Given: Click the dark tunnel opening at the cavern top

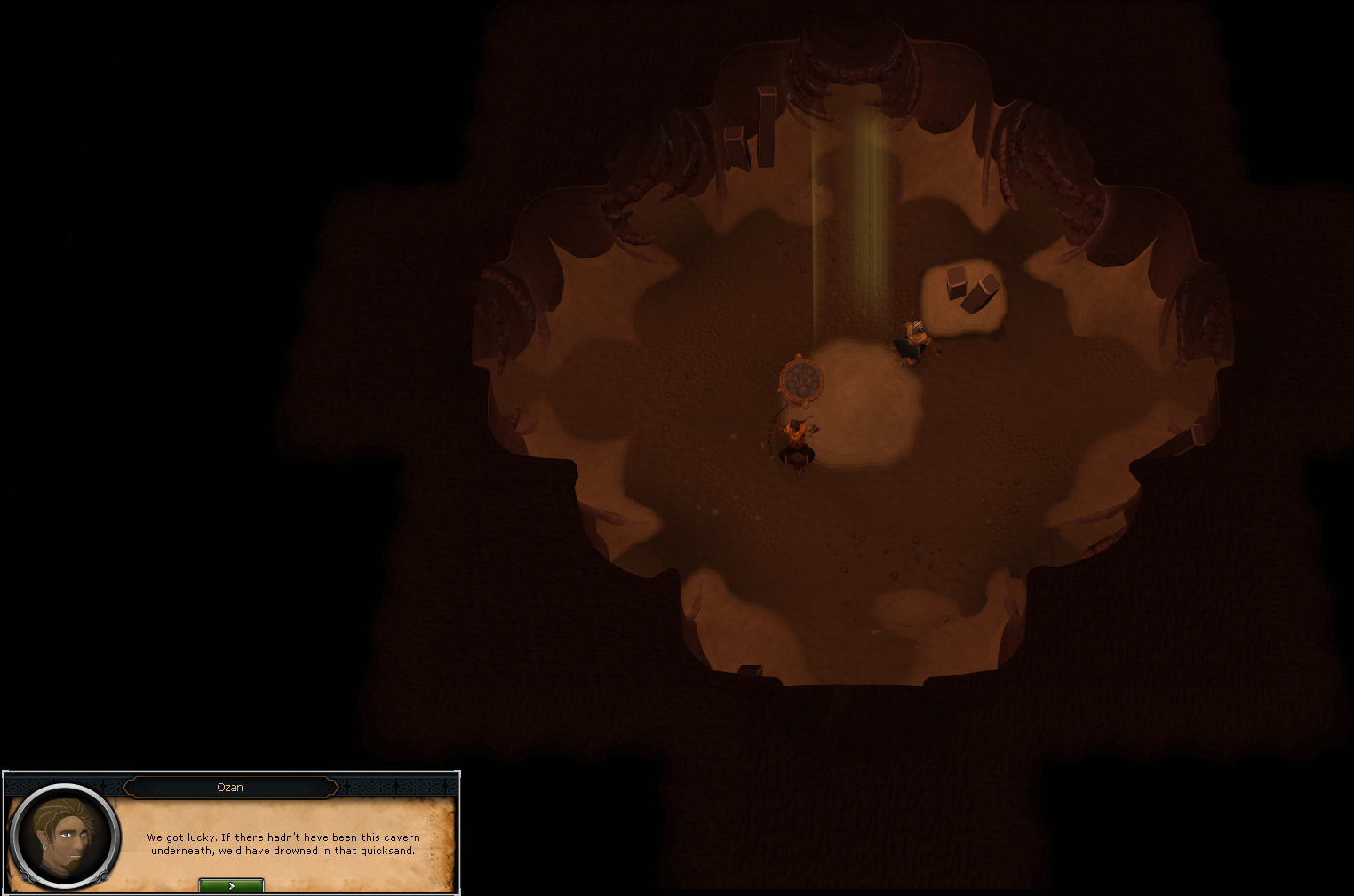Looking at the screenshot, I should (x=853, y=36).
